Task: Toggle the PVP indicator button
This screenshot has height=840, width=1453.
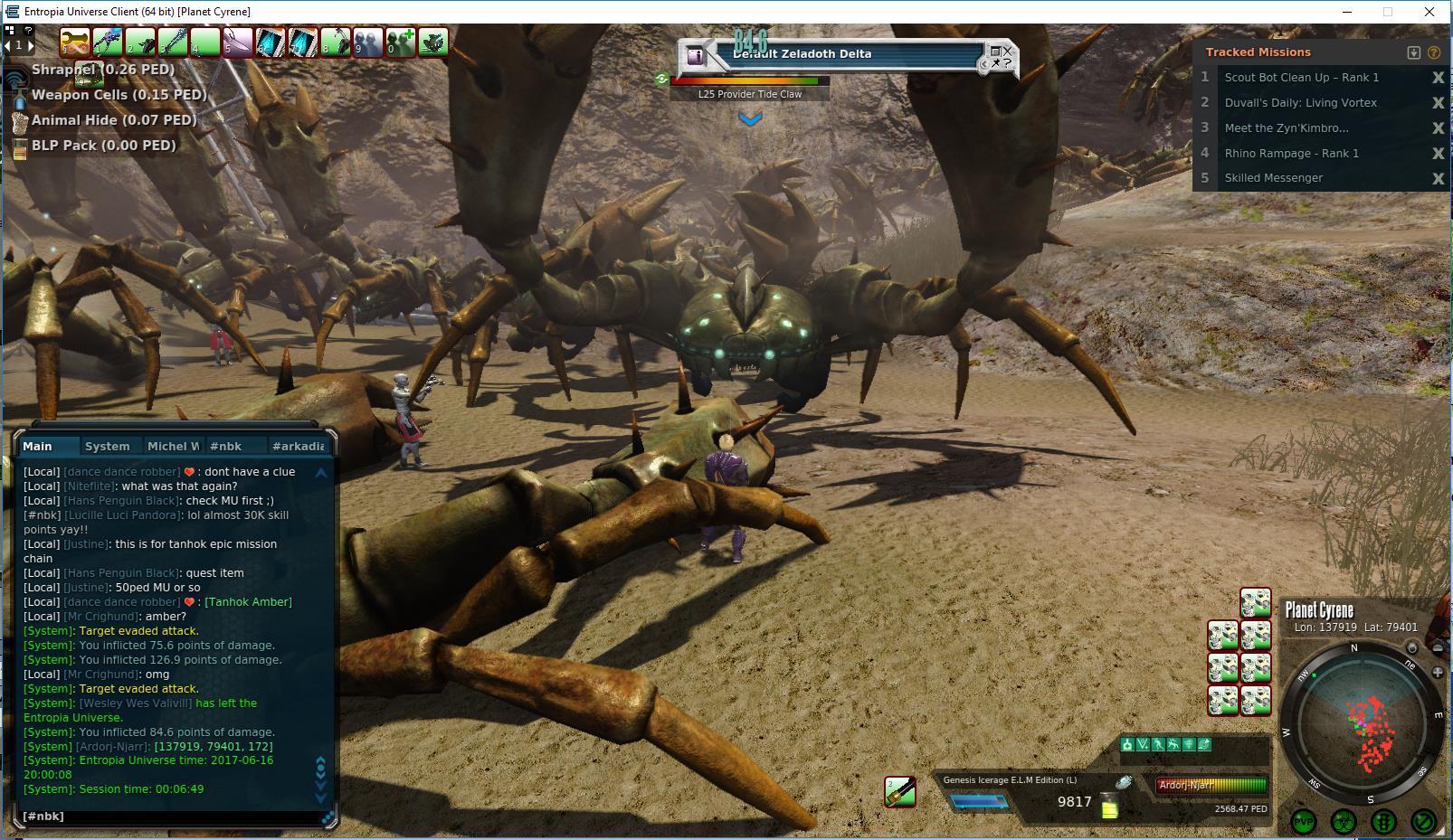Action: (1304, 822)
